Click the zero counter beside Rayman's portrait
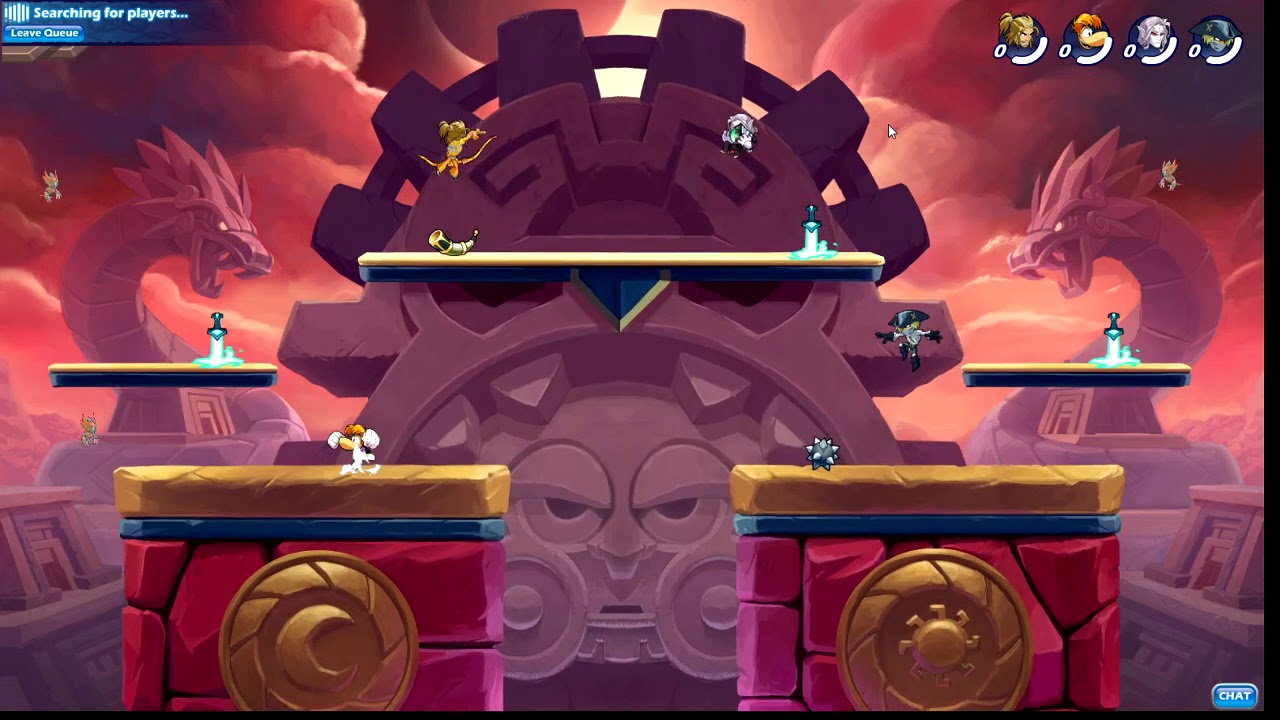 coord(1067,50)
